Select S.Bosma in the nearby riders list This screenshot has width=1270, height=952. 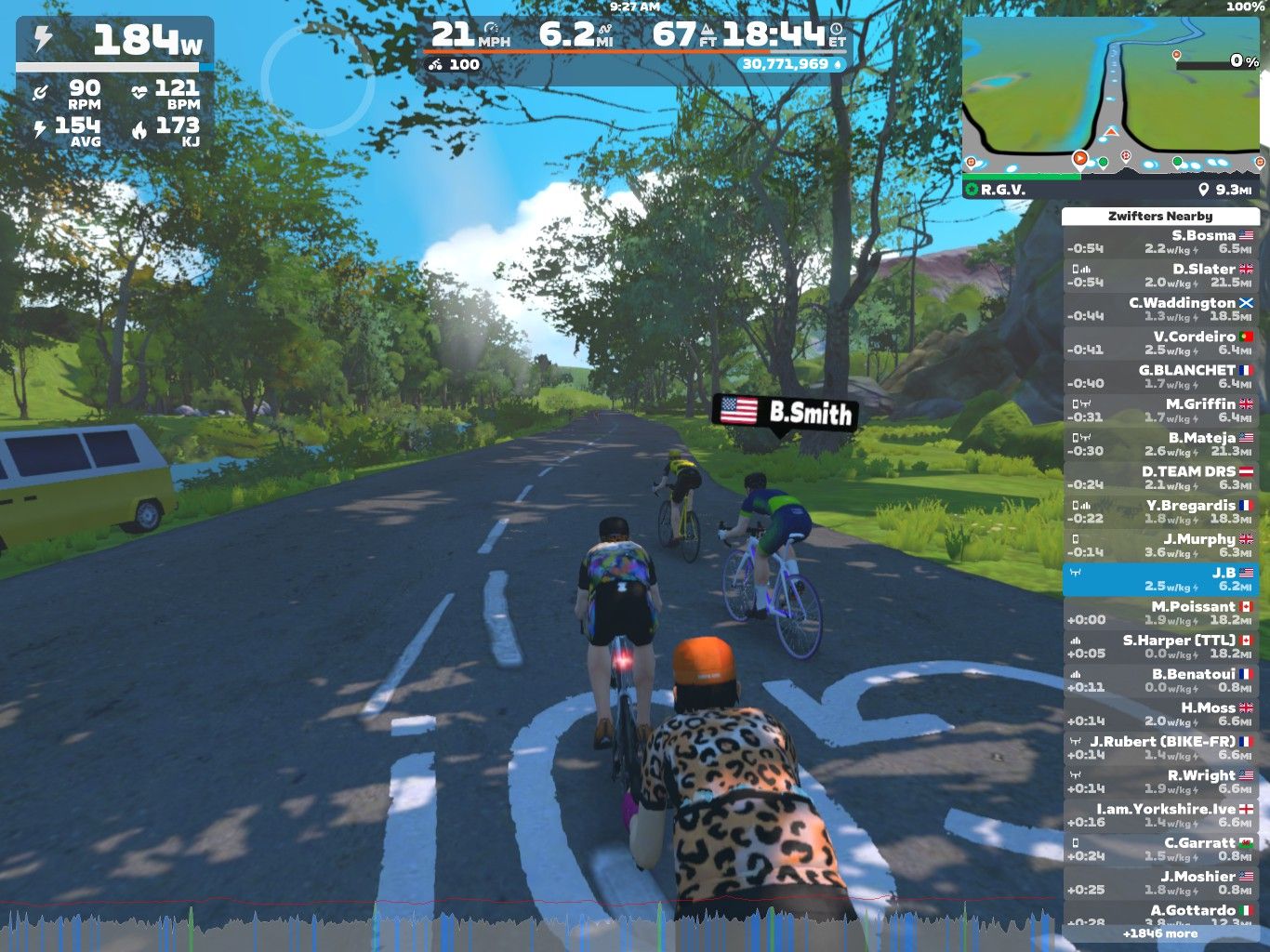(1160, 242)
